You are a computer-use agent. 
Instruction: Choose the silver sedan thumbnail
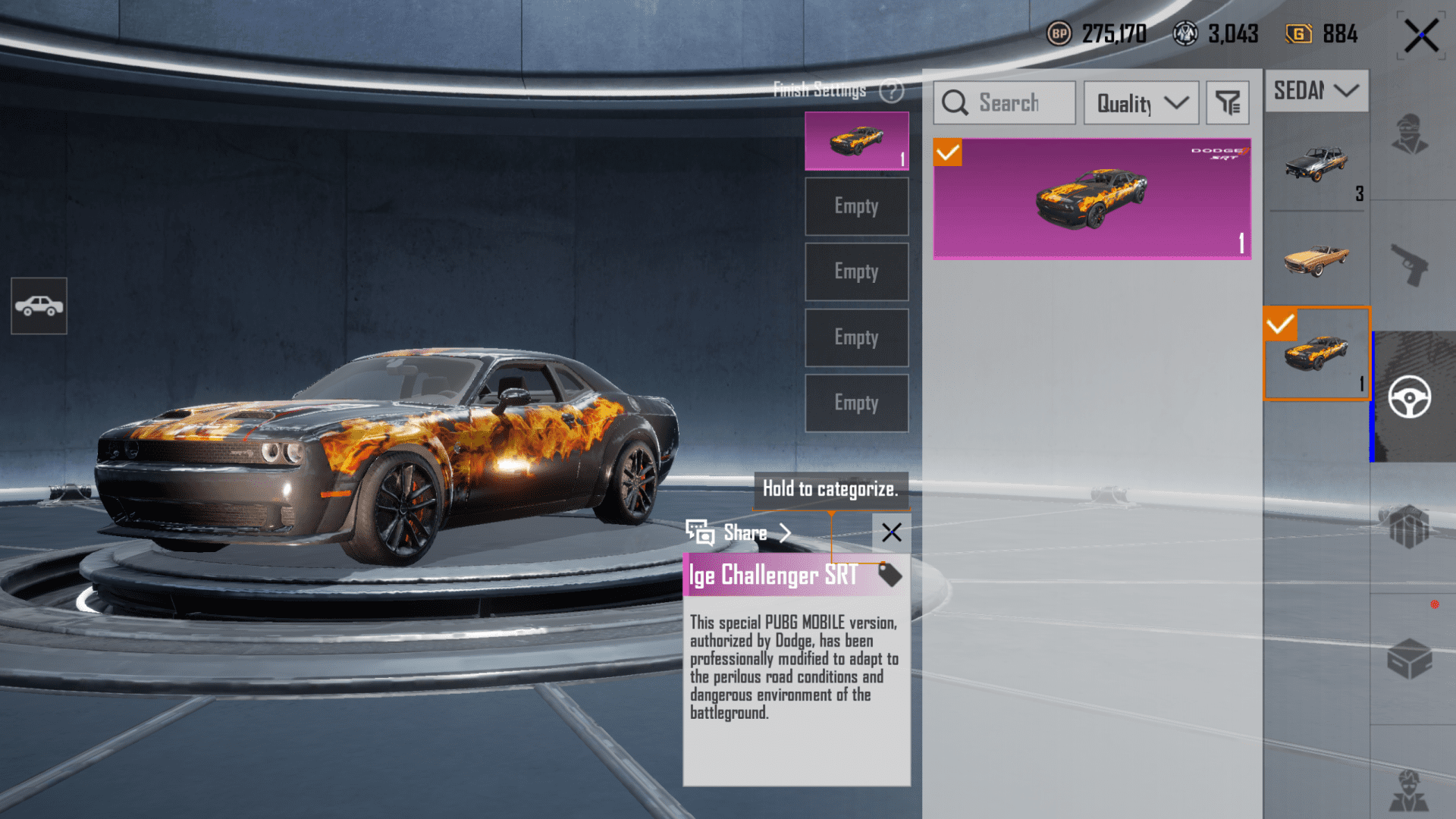point(1316,164)
